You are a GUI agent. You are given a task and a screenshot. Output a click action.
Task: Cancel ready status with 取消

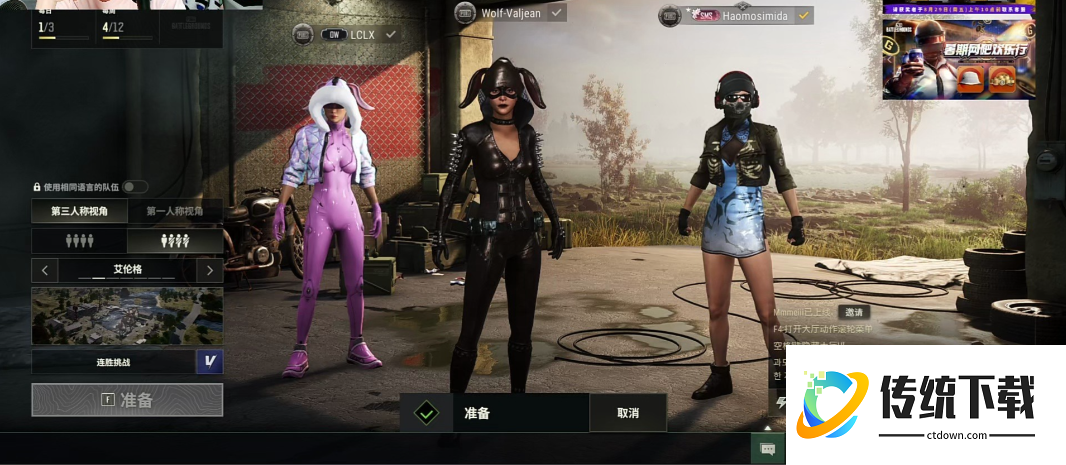click(x=627, y=412)
